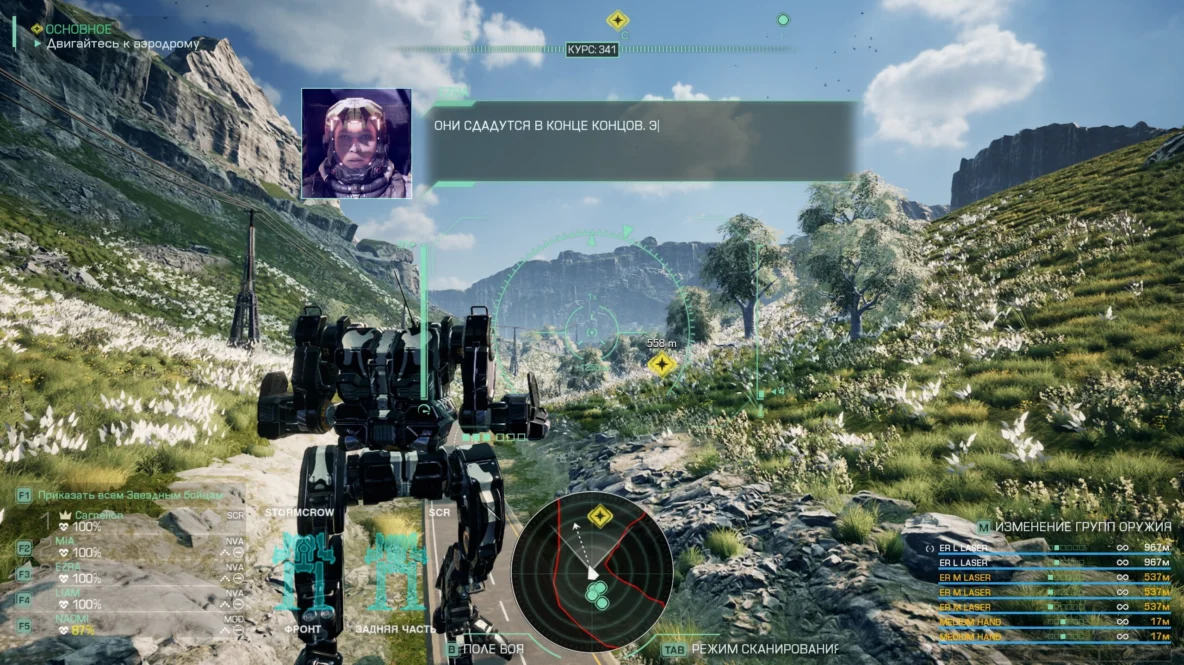Choose the order-all-star-fighters command row

(x=130, y=495)
